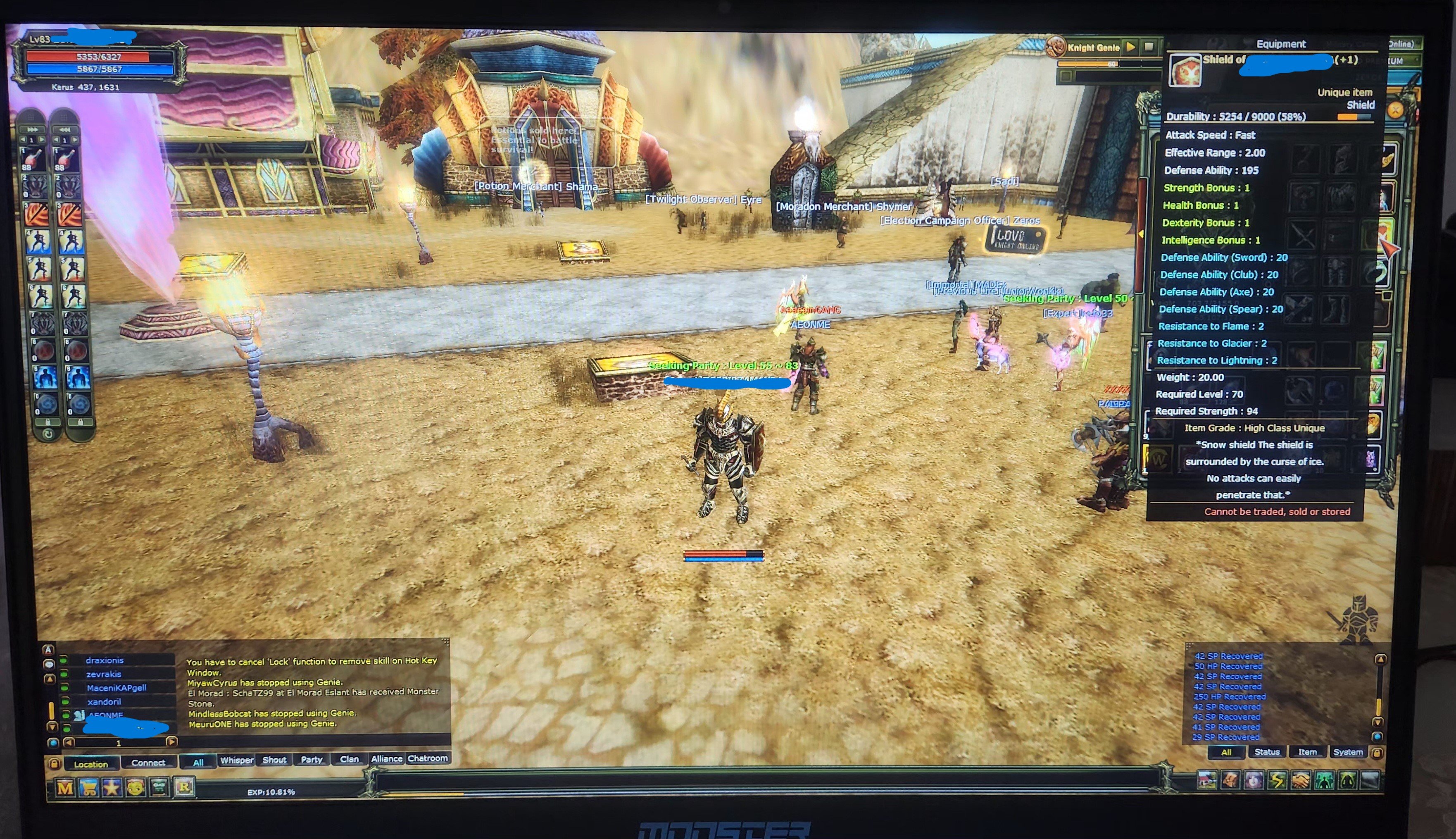The image size is (1456, 839).
Task: Click the reverse arrows atop the second skill column
Action: point(65,130)
